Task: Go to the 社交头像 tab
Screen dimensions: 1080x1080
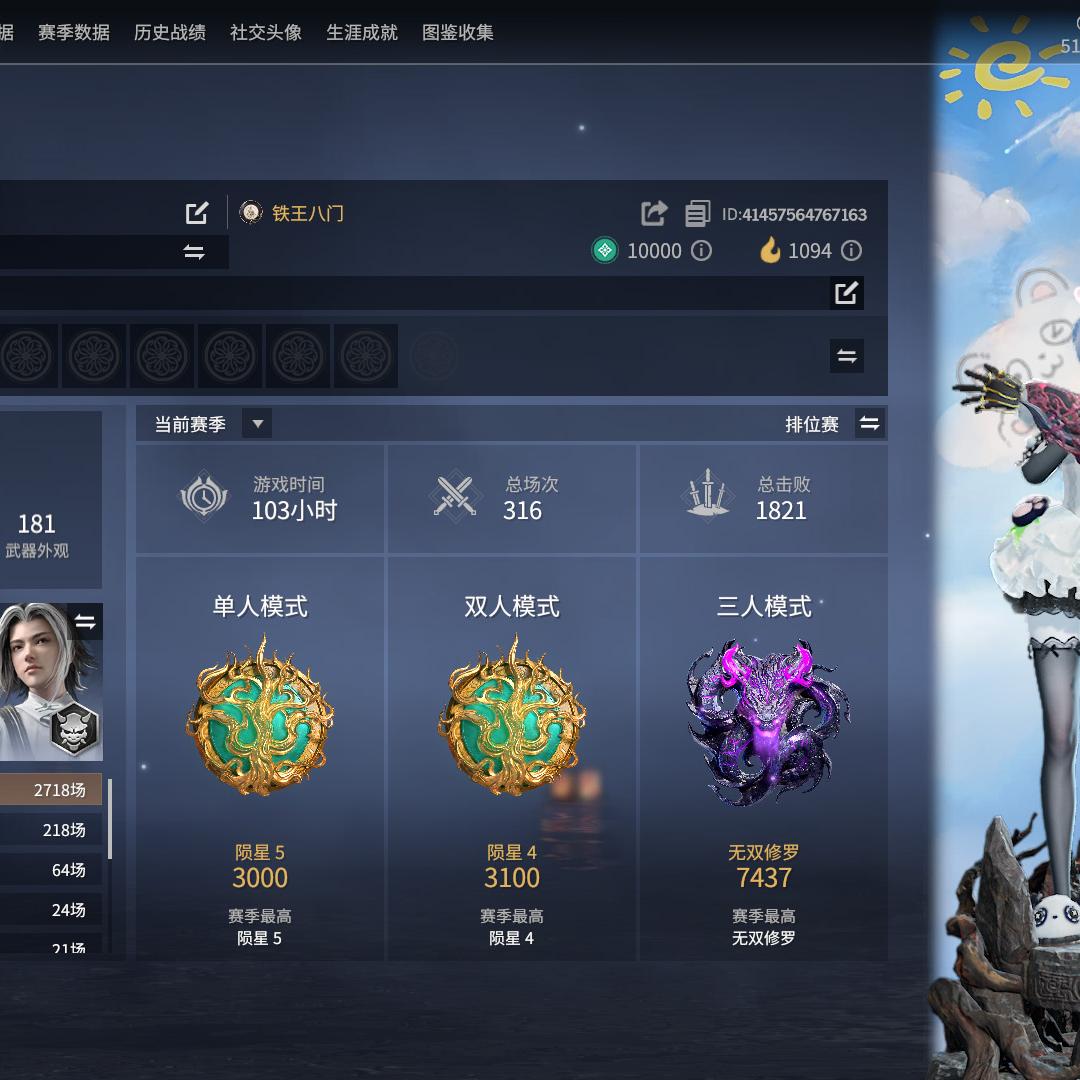Action: 266,32
